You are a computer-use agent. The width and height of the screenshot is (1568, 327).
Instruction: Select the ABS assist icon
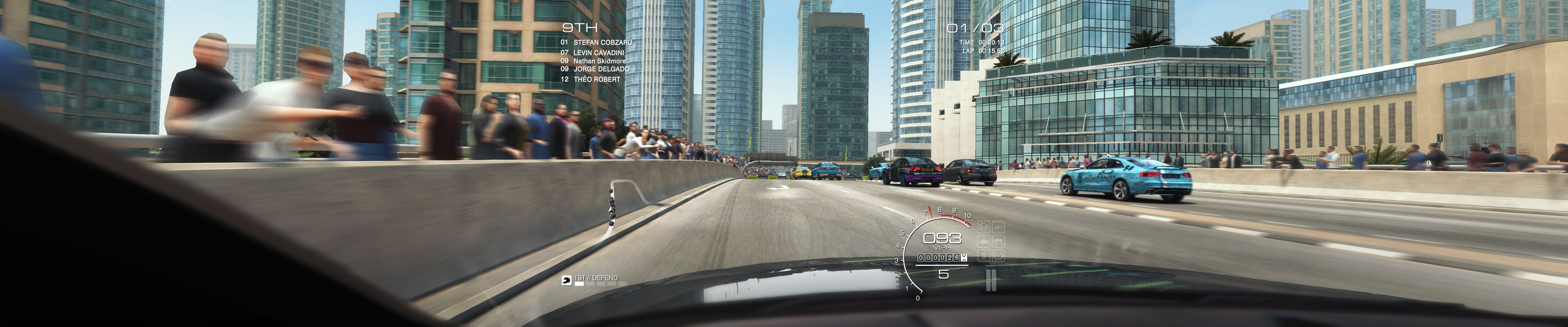click(999, 227)
